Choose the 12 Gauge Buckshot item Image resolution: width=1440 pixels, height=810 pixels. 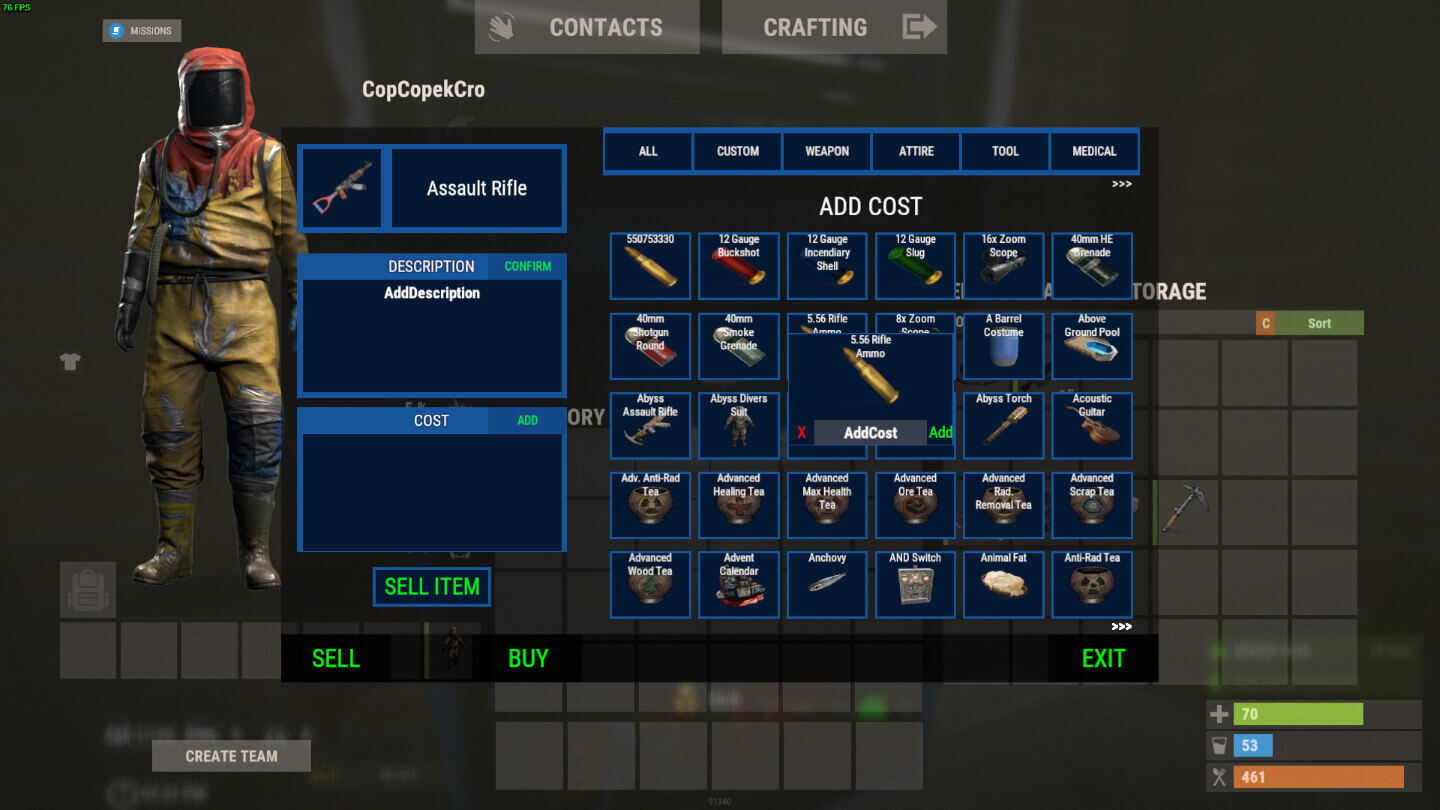(739, 266)
